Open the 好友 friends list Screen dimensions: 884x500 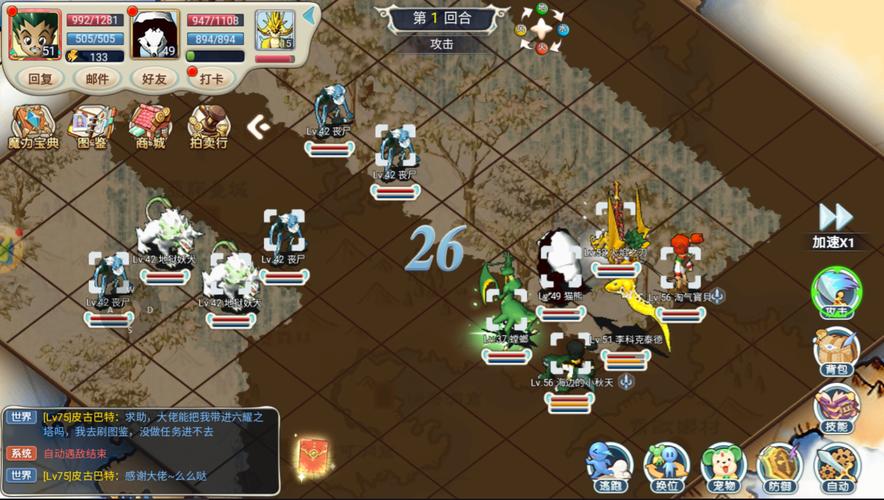tap(153, 78)
